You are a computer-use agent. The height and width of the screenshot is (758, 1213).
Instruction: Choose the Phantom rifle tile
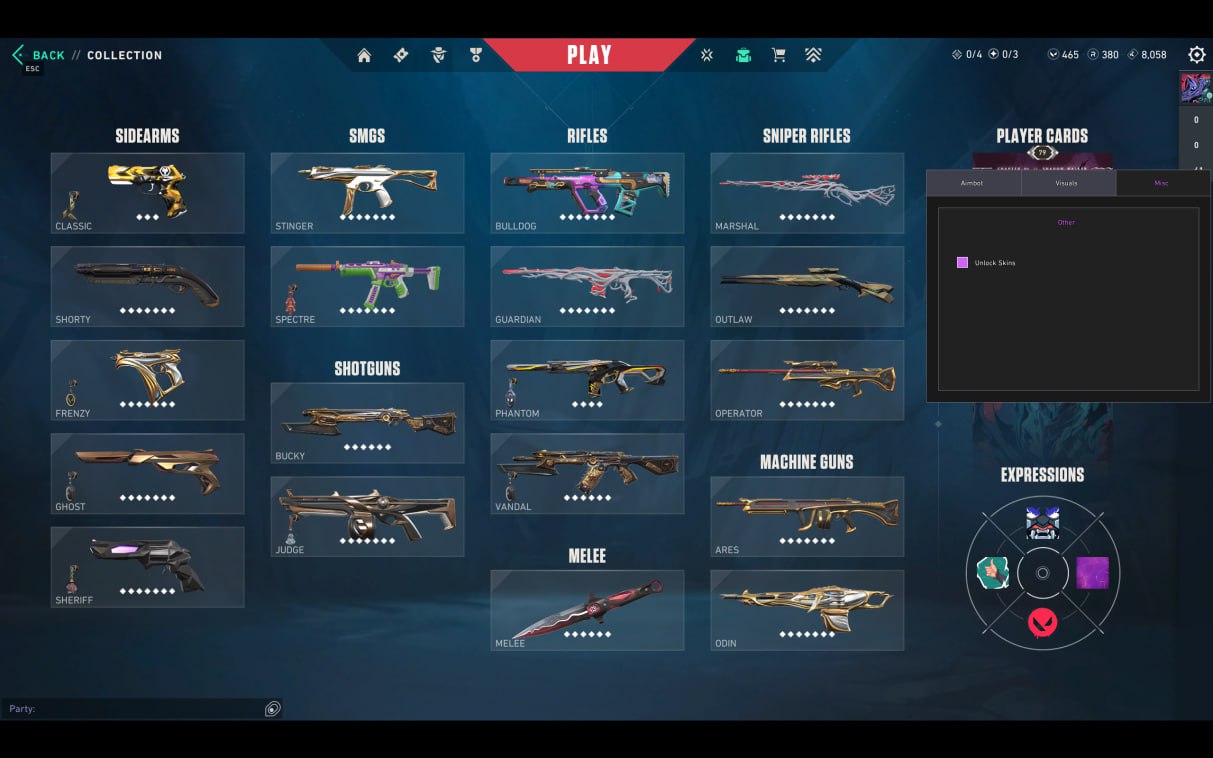(x=587, y=380)
